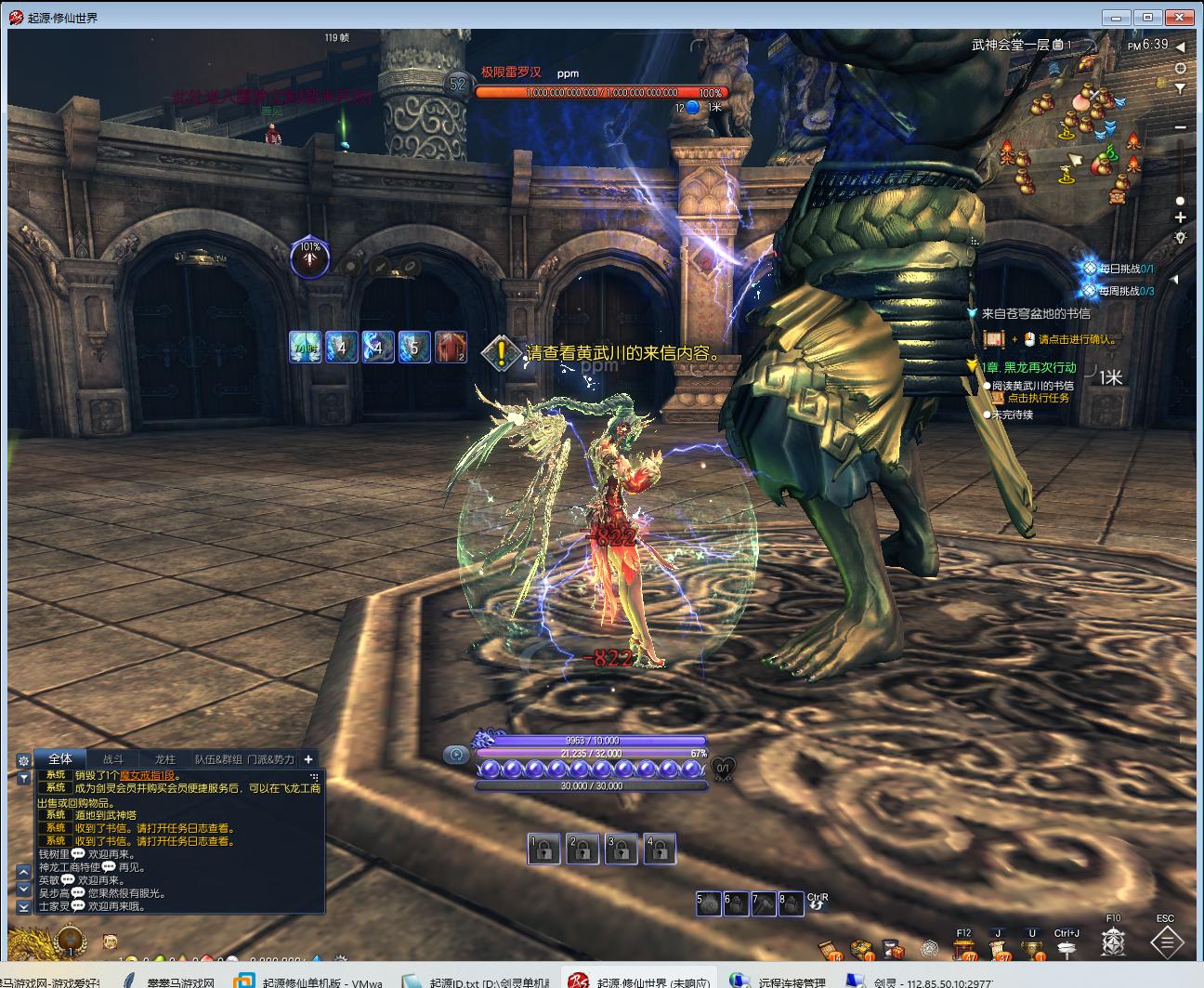Zoom out the minimap with minus button
Image resolution: width=1204 pixels, height=988 pixels.
click(1180, 127)
